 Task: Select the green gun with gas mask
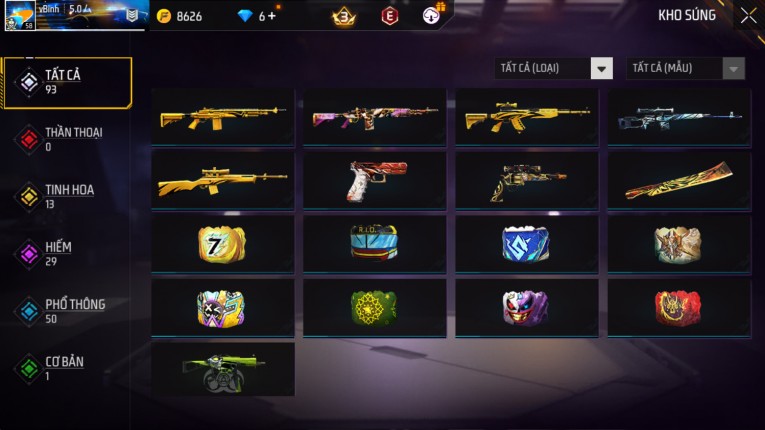tap(223, 369)
